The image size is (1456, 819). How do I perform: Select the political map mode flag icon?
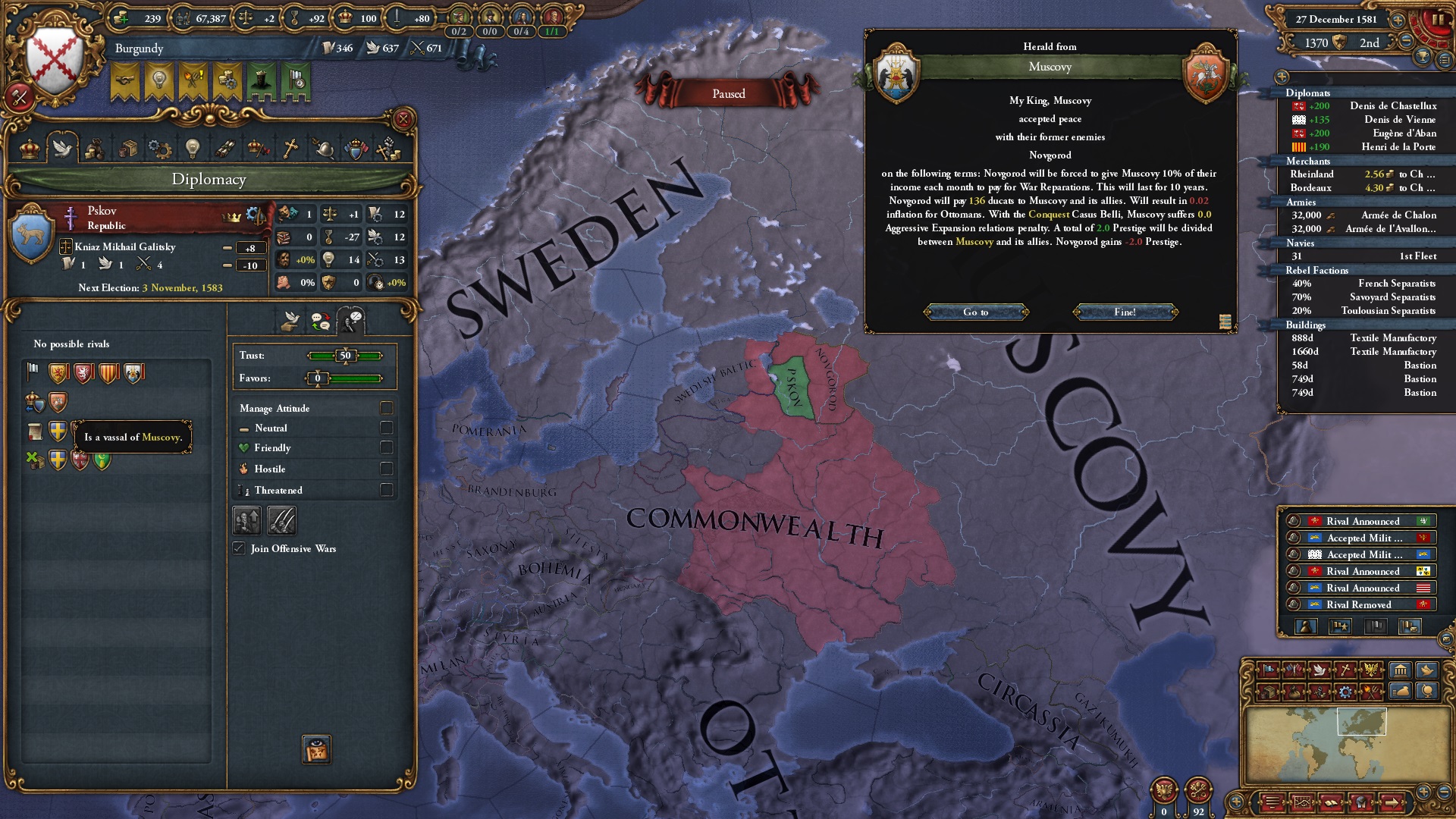tap(1268, 670)
